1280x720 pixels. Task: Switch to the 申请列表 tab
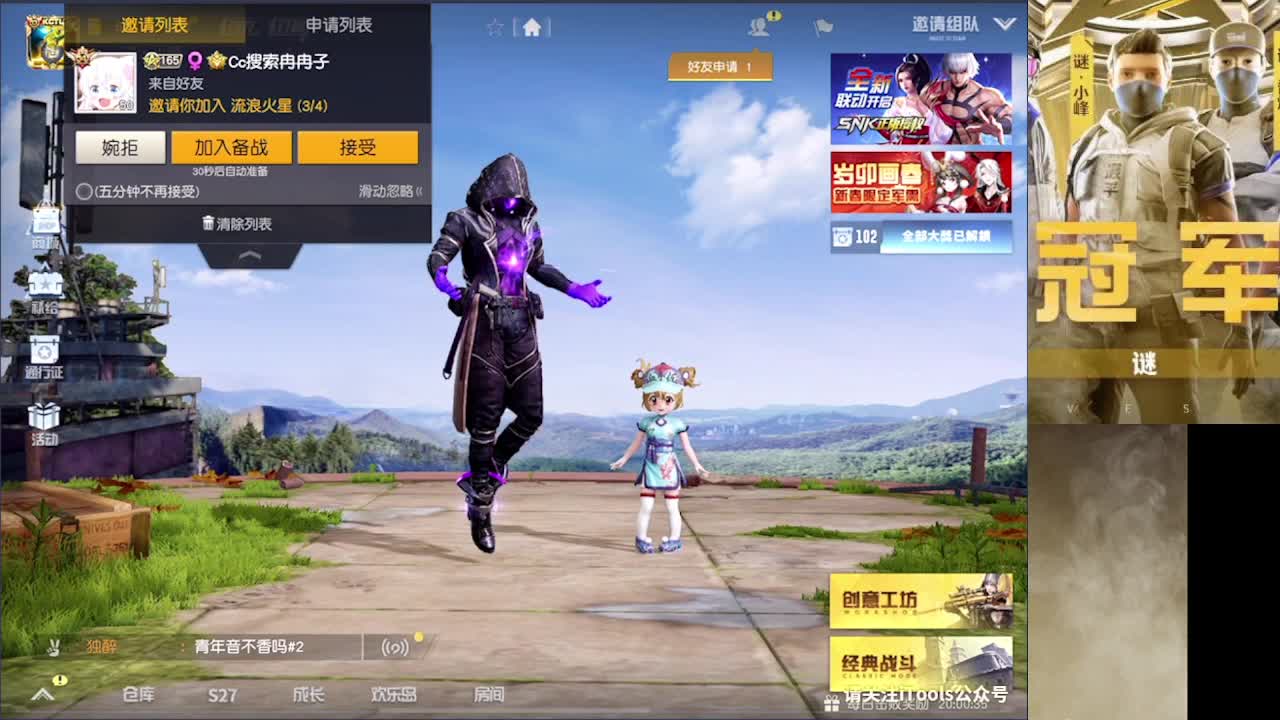pyautogui.click(x=341, y=26)
